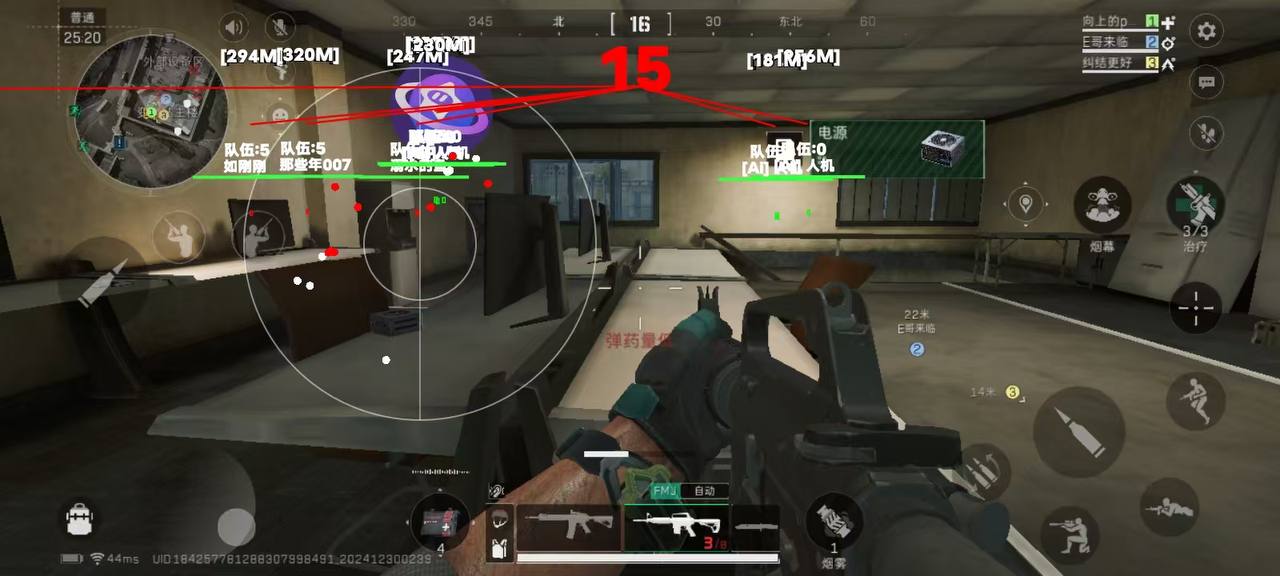Screen dimensions: 1280x576
Task: Toggle crouch stance
Action: click(1069, 534)
